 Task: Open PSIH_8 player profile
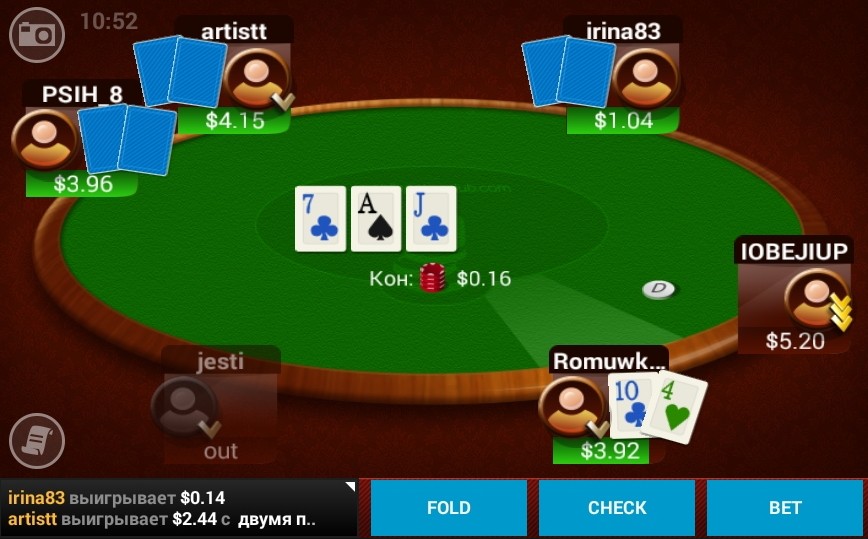43,140
